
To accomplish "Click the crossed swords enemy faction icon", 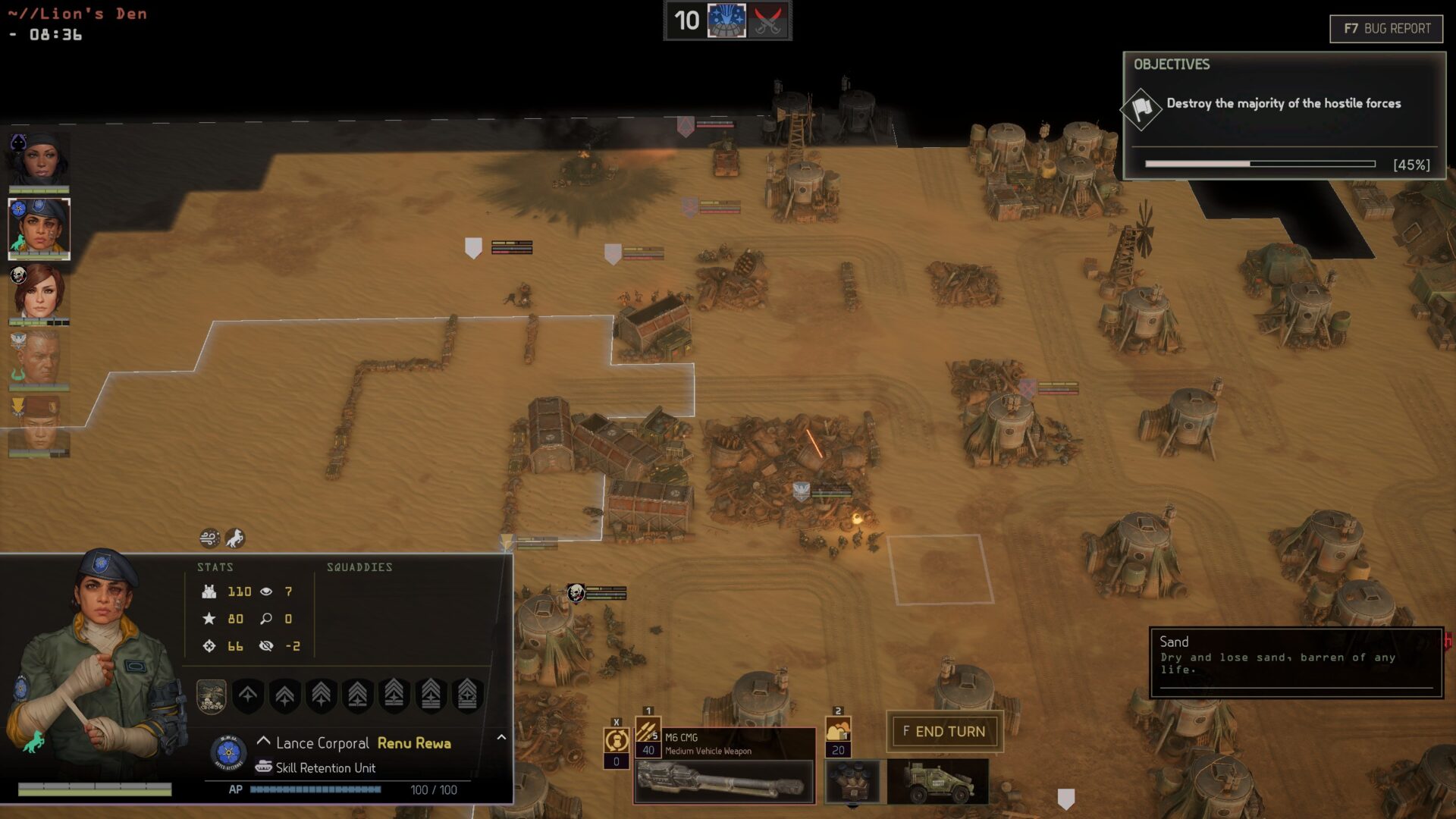I will coord(767,20).
